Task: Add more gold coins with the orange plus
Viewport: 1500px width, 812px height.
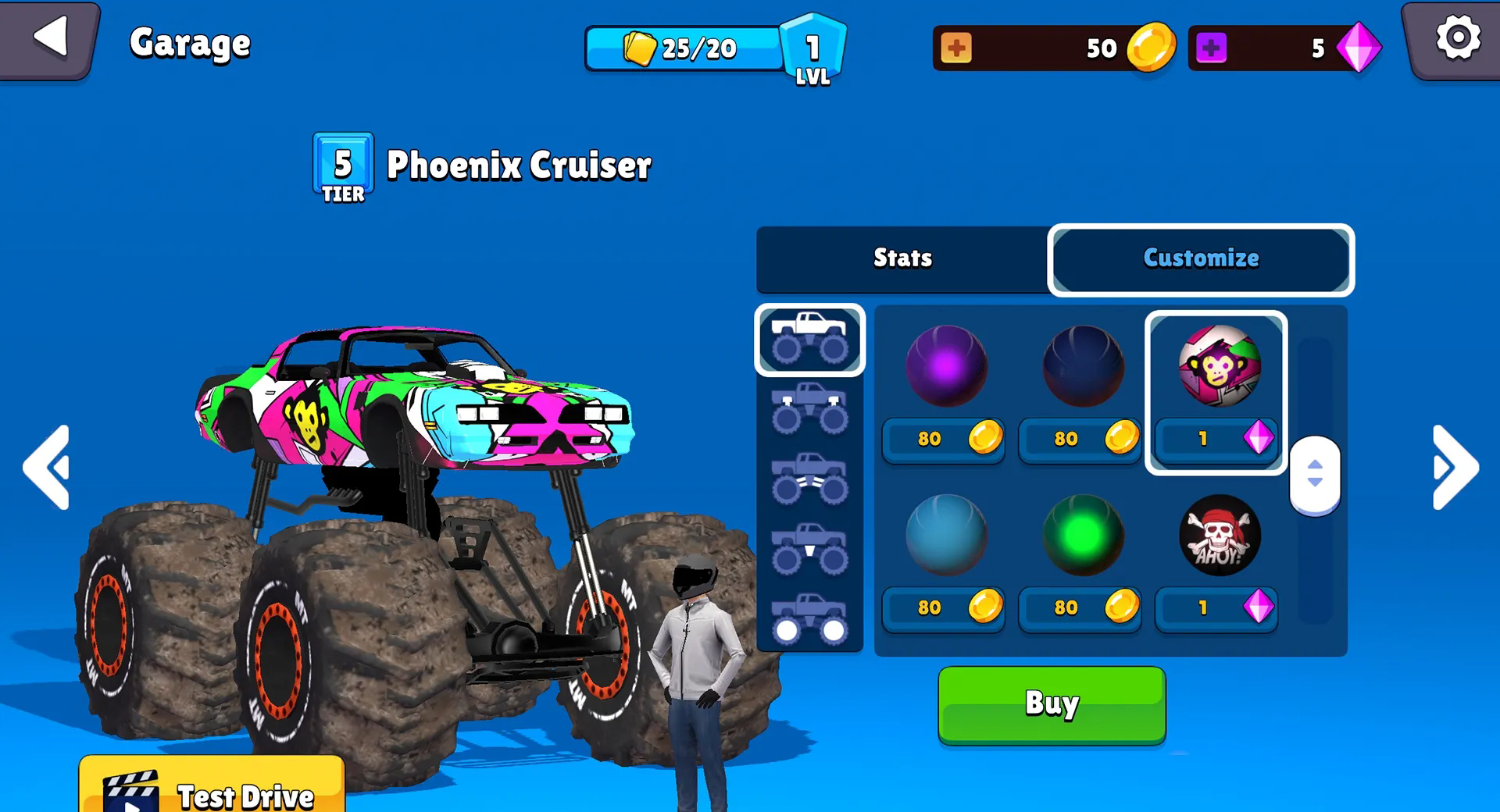Action: pyautogui.click(x=956, y=48)
